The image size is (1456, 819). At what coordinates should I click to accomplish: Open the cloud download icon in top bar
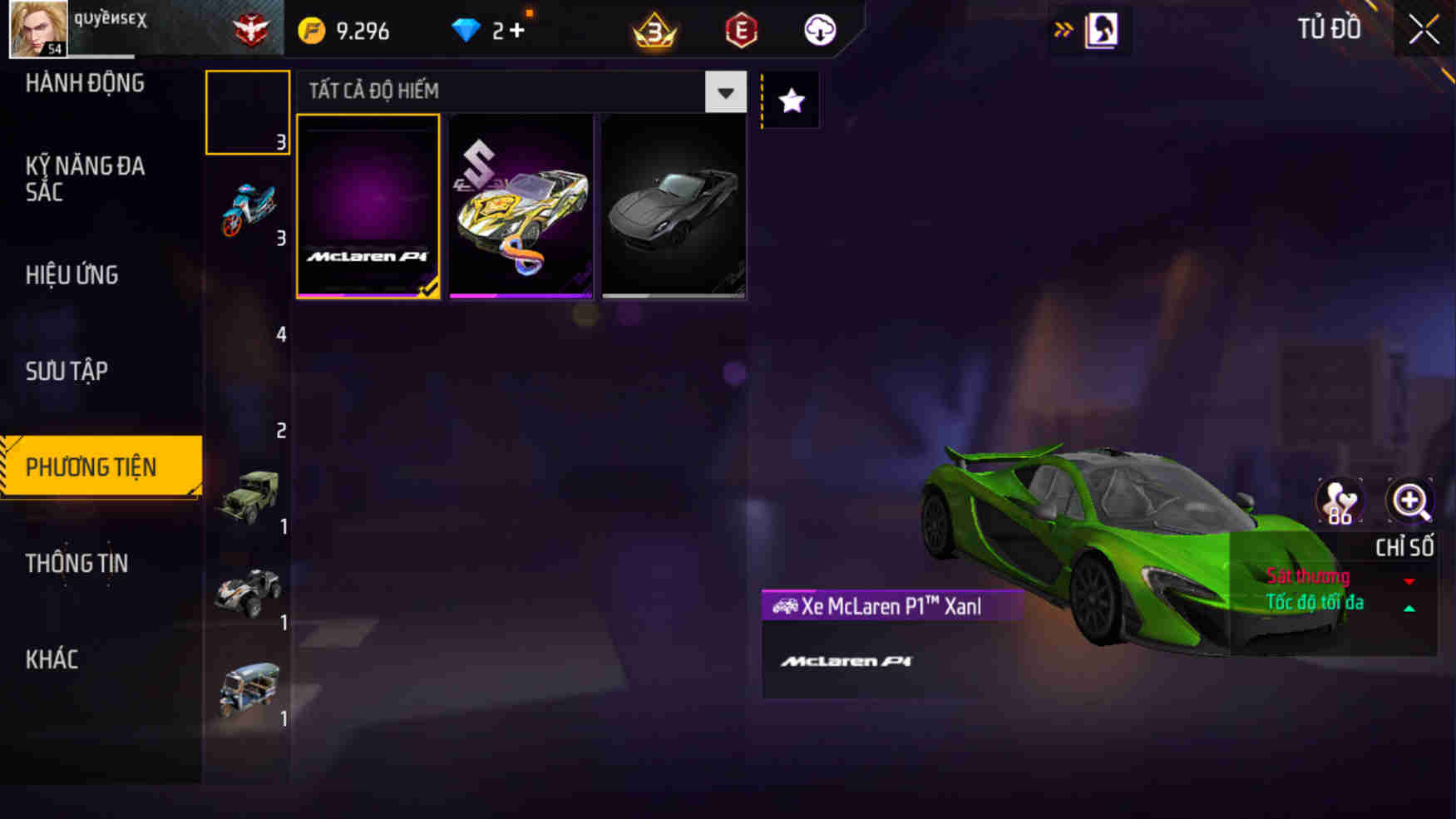[819, 30]
